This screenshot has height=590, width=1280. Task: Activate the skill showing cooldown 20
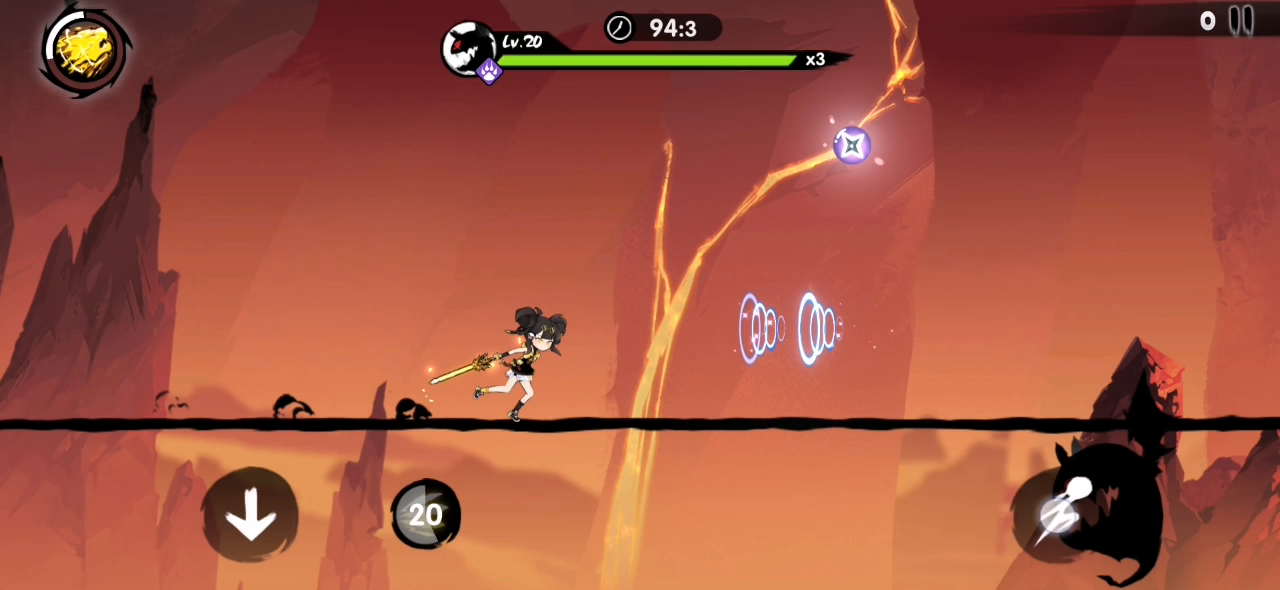pos(426,515)
